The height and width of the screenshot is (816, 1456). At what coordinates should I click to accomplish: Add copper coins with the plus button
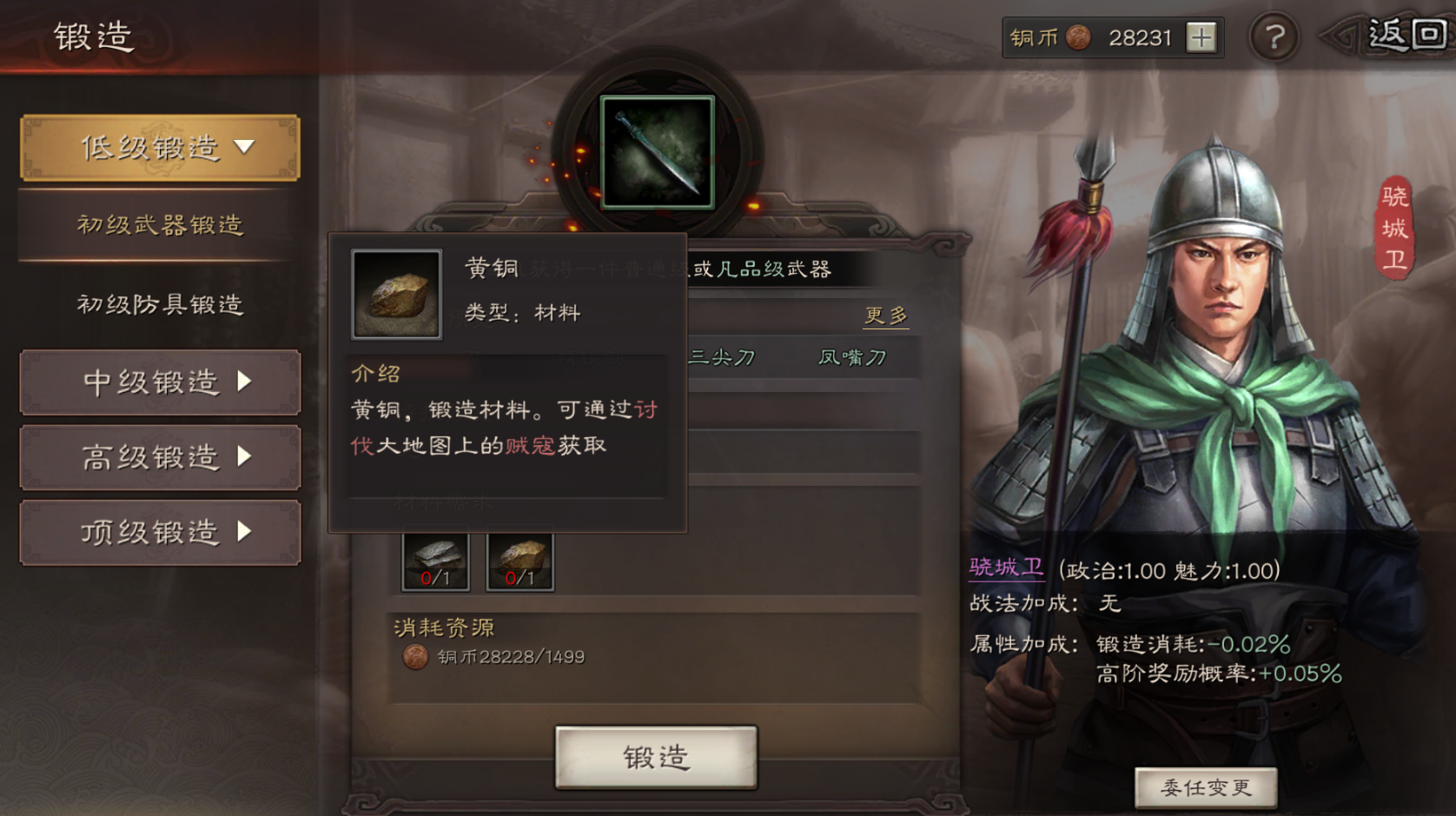pos(1201,37)
